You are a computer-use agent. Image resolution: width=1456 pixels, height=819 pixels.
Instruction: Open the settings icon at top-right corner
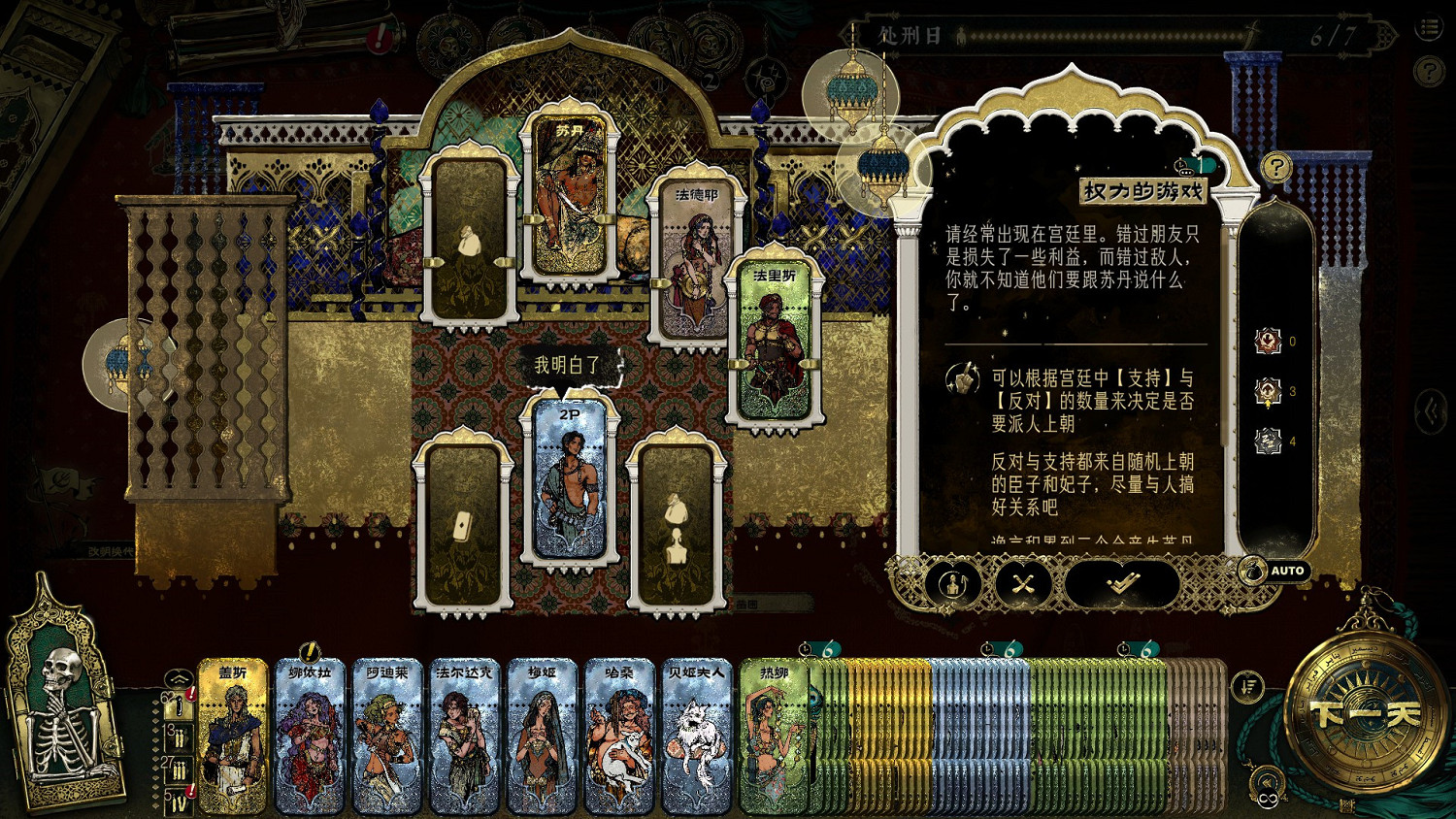pyautogui.click(x=1427, y=25)
